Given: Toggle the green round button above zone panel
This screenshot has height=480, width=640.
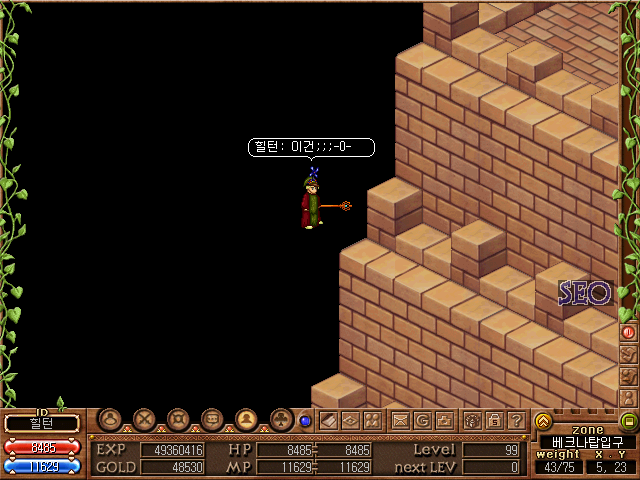Looking at the screenshot, I should [629, 421].
